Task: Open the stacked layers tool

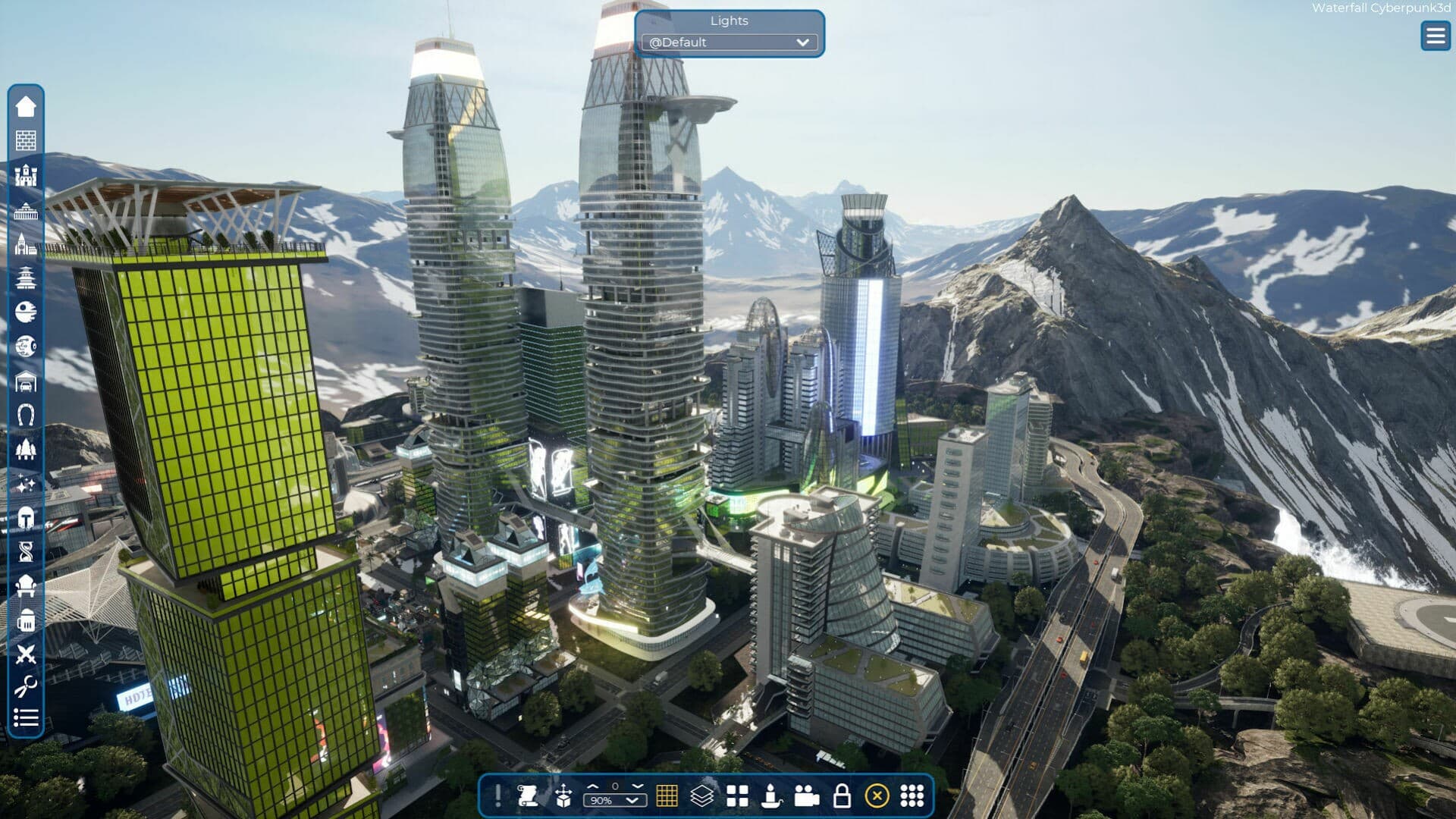Action: point(702,795)
